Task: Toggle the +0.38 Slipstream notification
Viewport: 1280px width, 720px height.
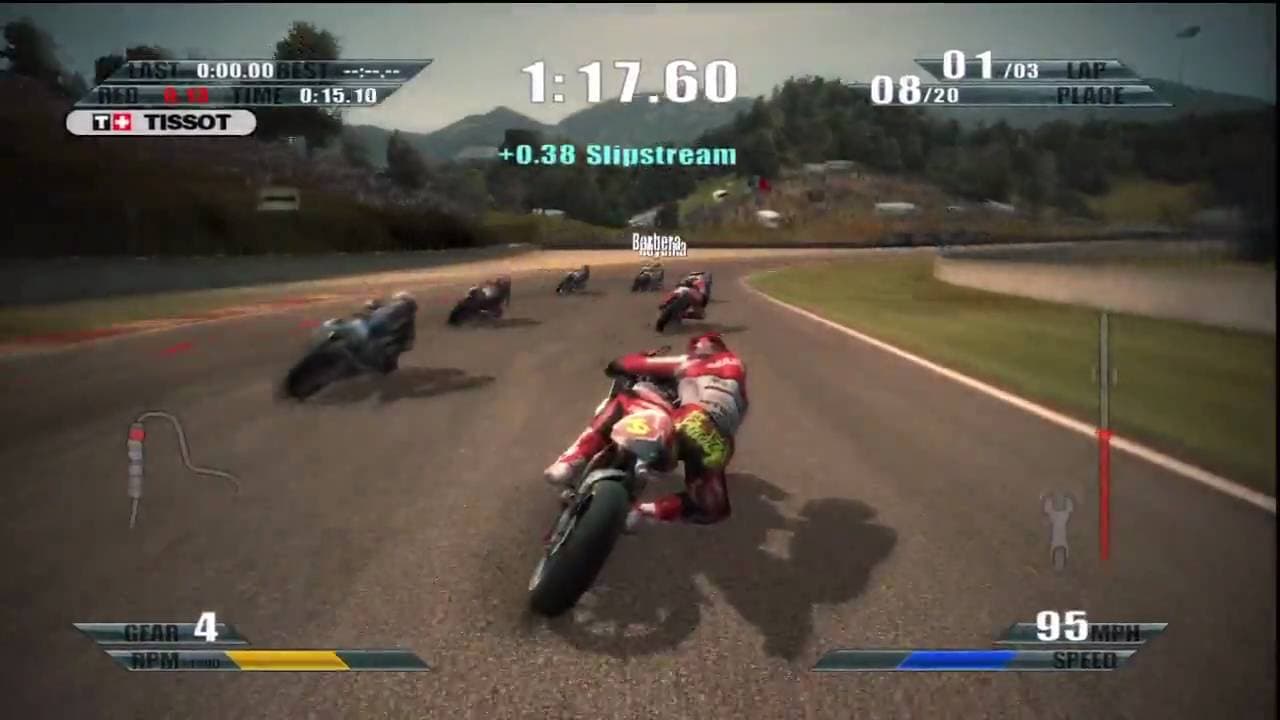Action: click(x=617, y=156)
